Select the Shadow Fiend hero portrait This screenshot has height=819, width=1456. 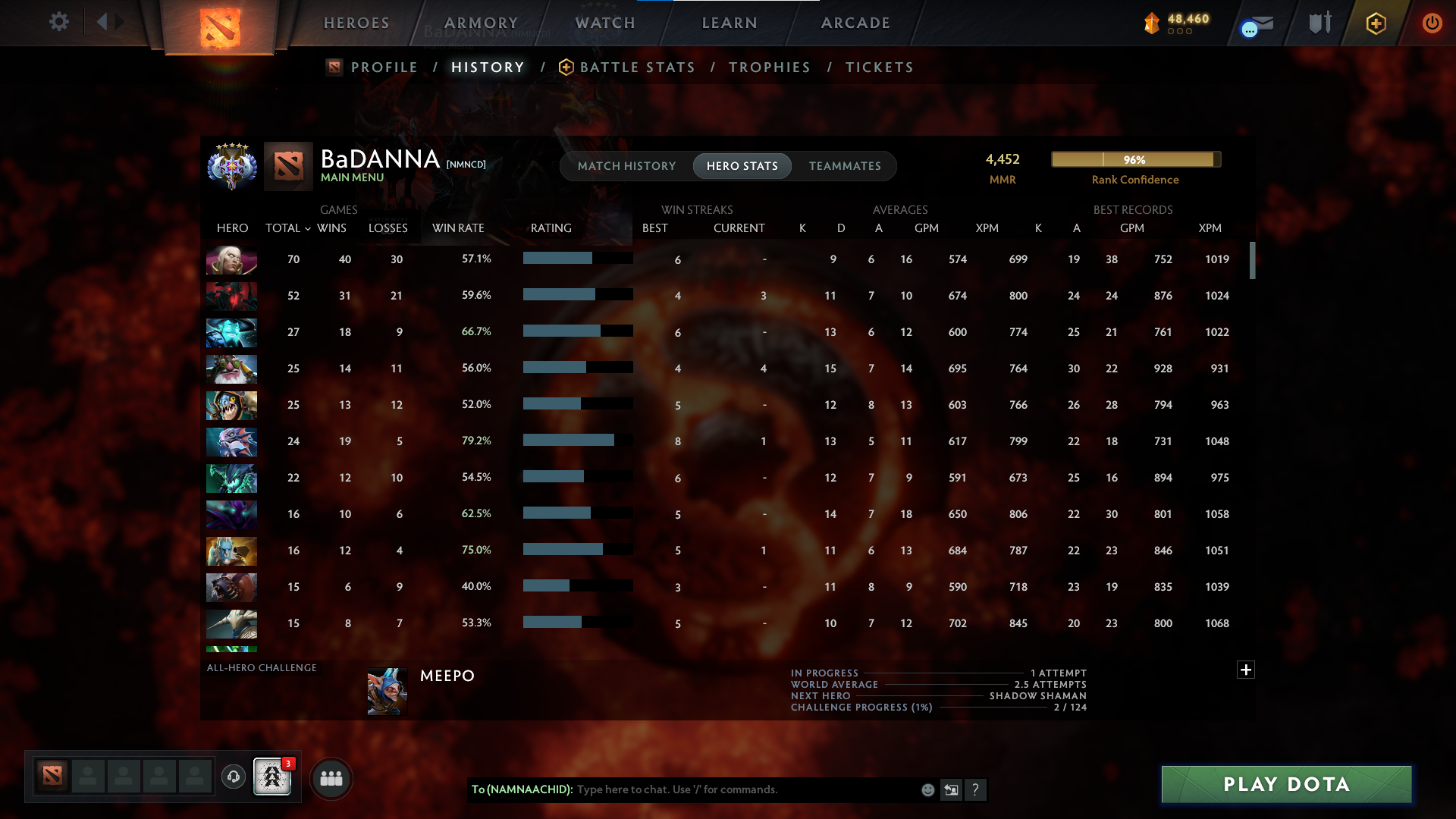pyautogui.click(x=231, y=297)
